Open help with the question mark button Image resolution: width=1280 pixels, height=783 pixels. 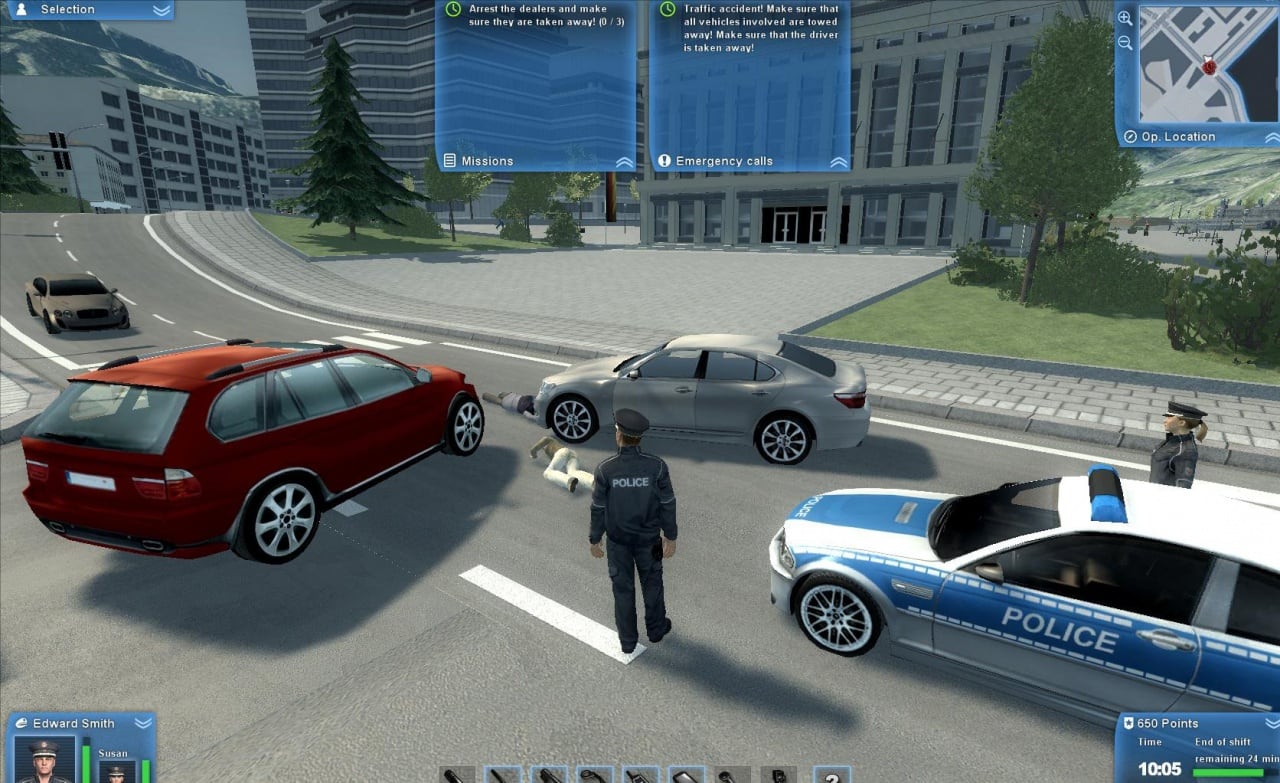[x=831, y=775]
